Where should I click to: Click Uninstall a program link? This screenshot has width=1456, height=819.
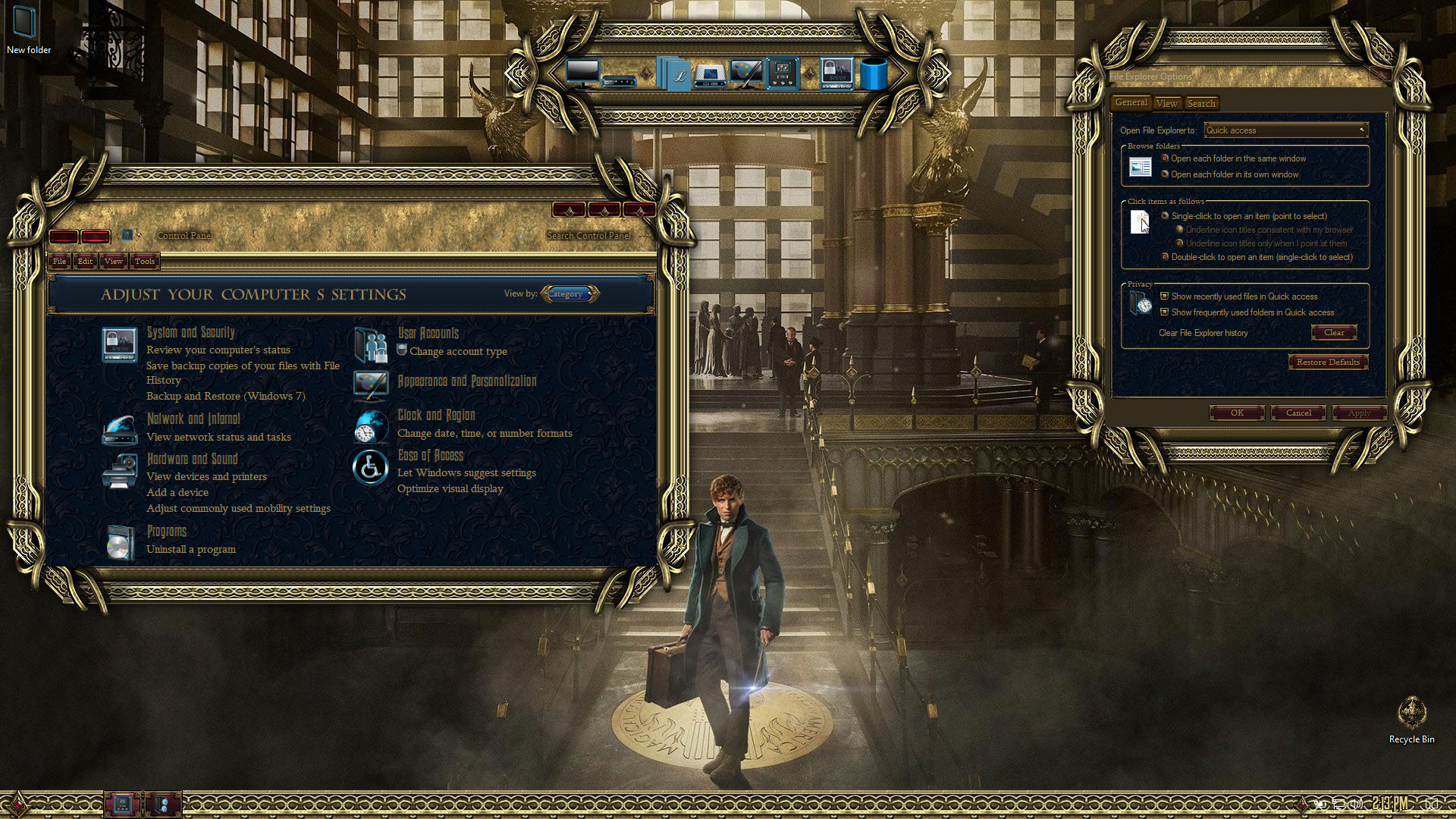[x=191, y=549]
